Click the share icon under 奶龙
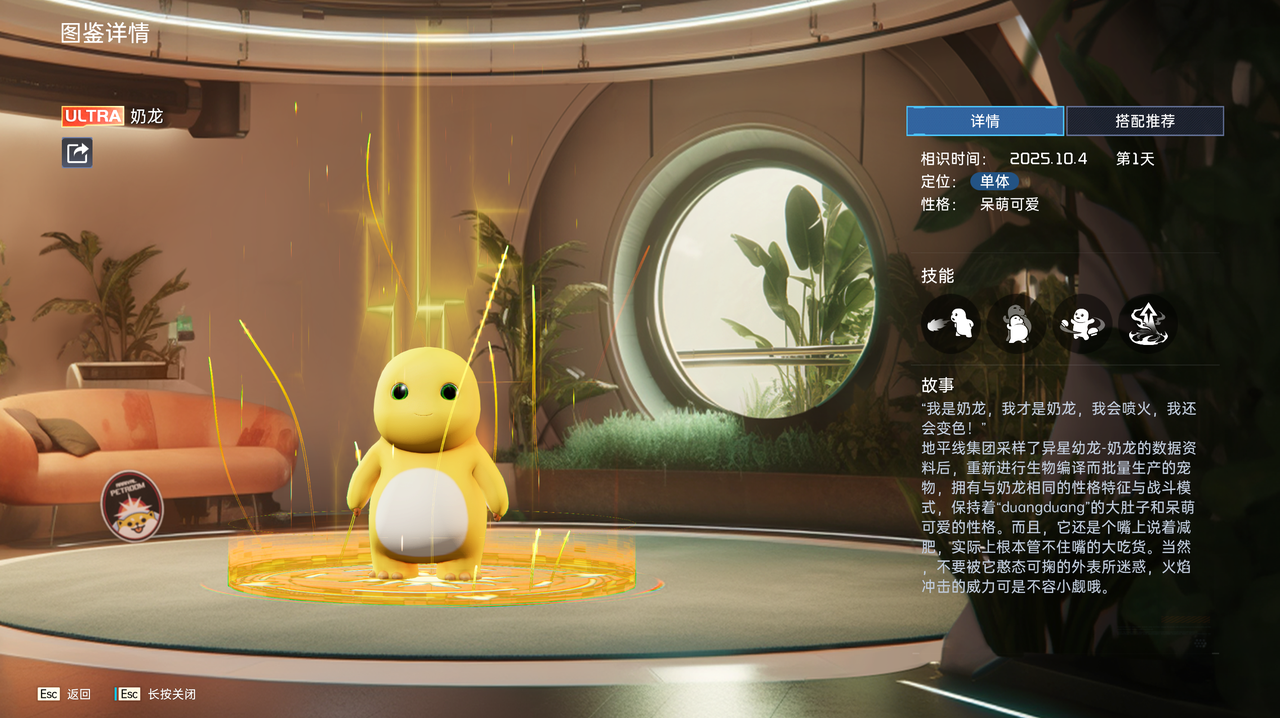The width and height of the screenshot is (1280, 718). pos(77,152)
